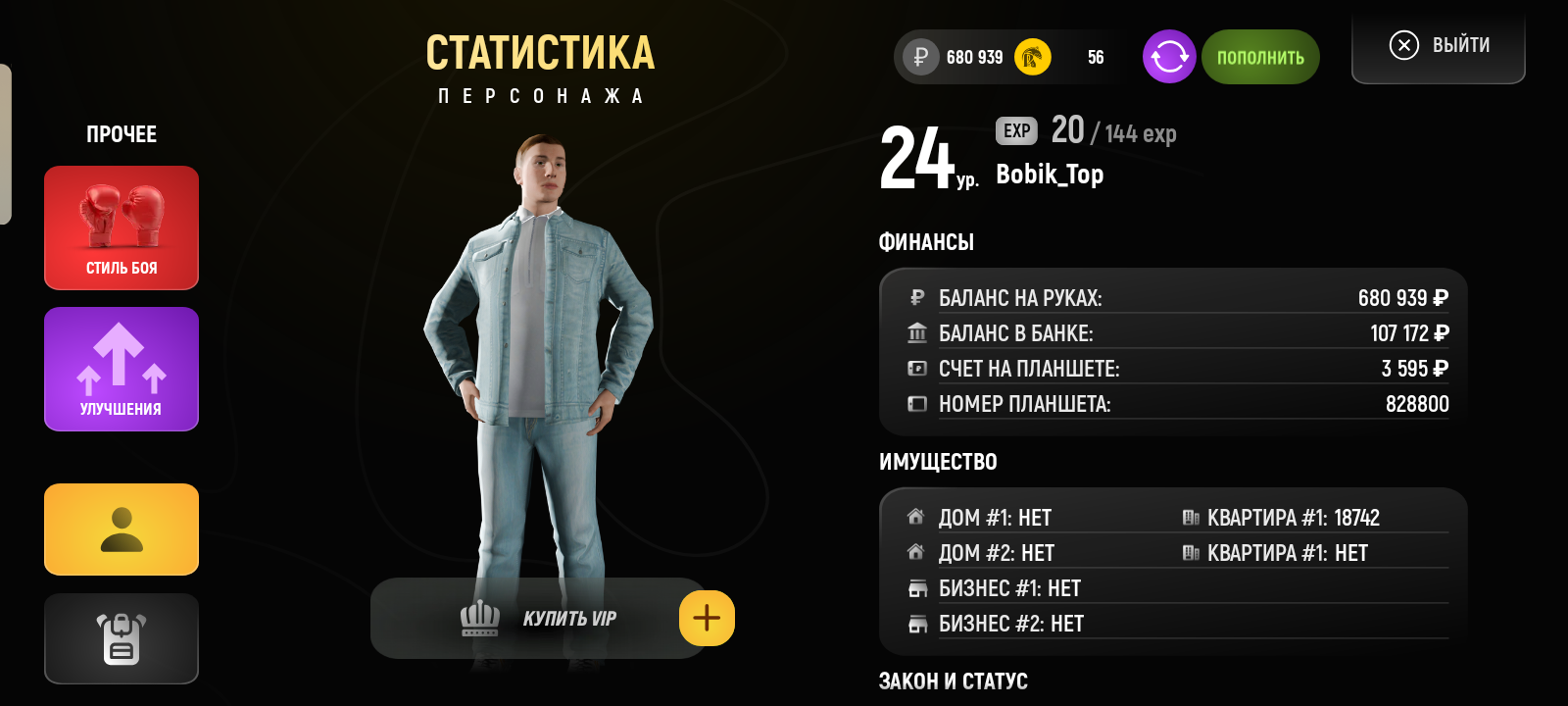Tap the yellow plus button
This screenshot has height=706, width=1568.
[x=707, y=619]
